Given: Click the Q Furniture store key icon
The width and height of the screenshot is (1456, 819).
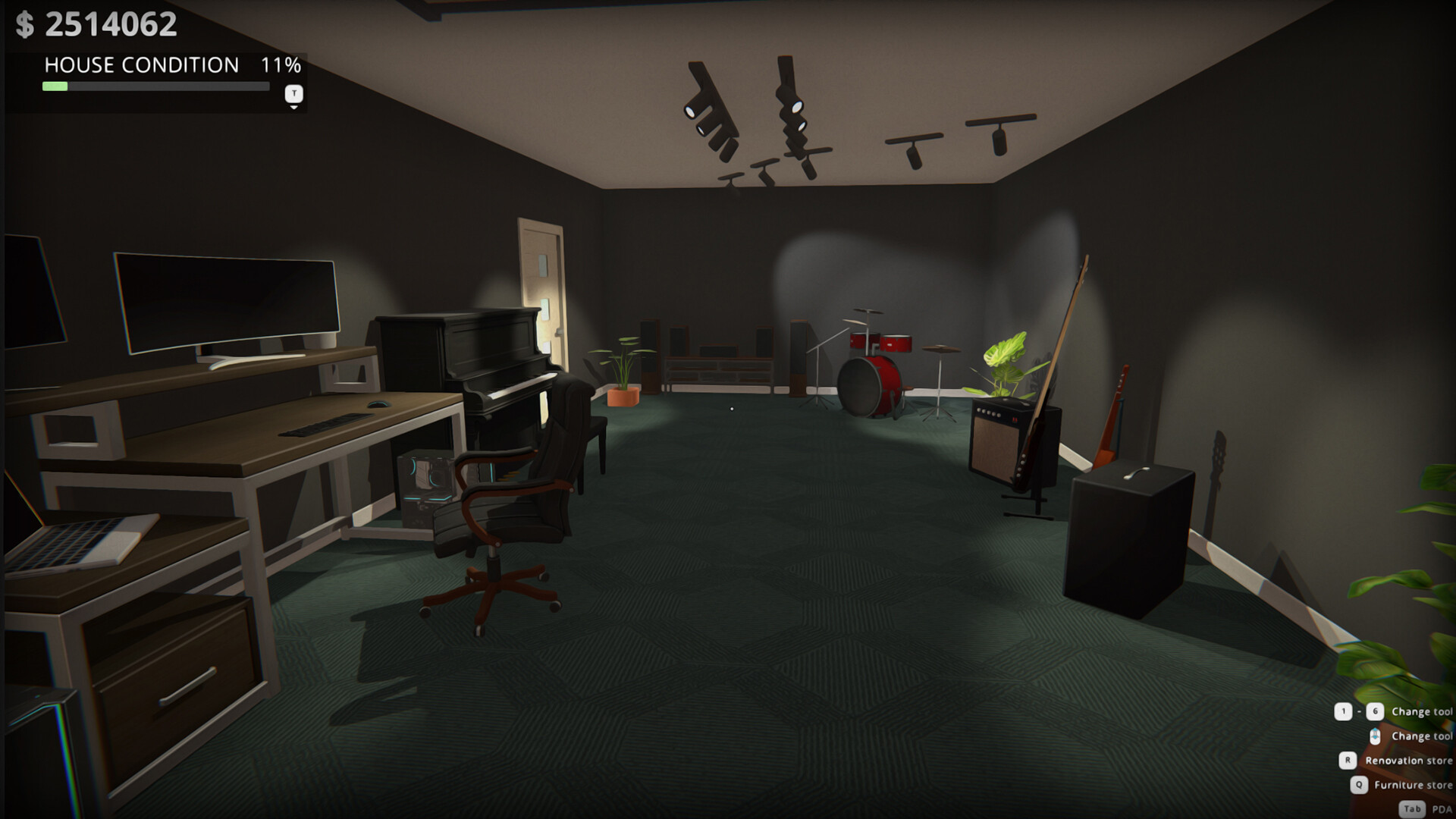Looking at the screenshot, I should tap(1360, 785).
